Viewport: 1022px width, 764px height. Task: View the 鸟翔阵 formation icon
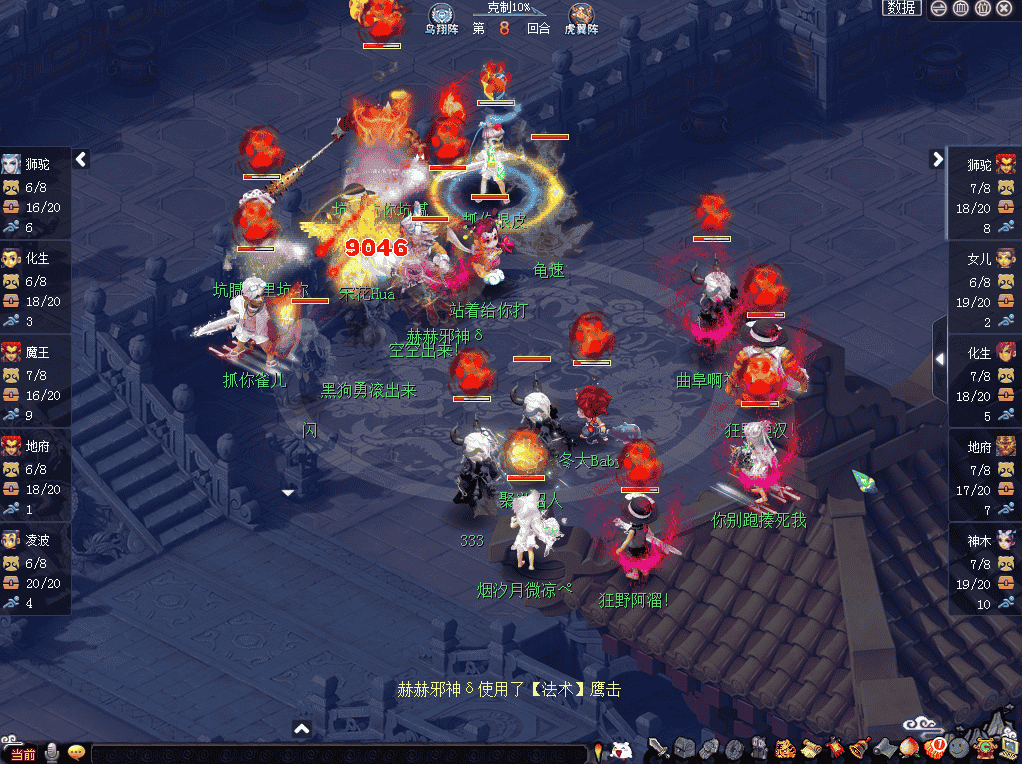tap(441, 14)
